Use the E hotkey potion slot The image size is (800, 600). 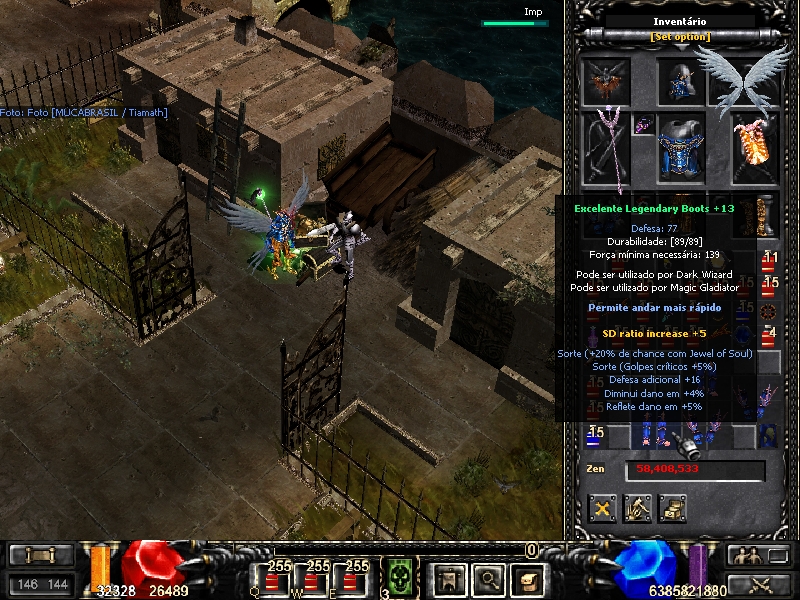click(x=356, y=578)
